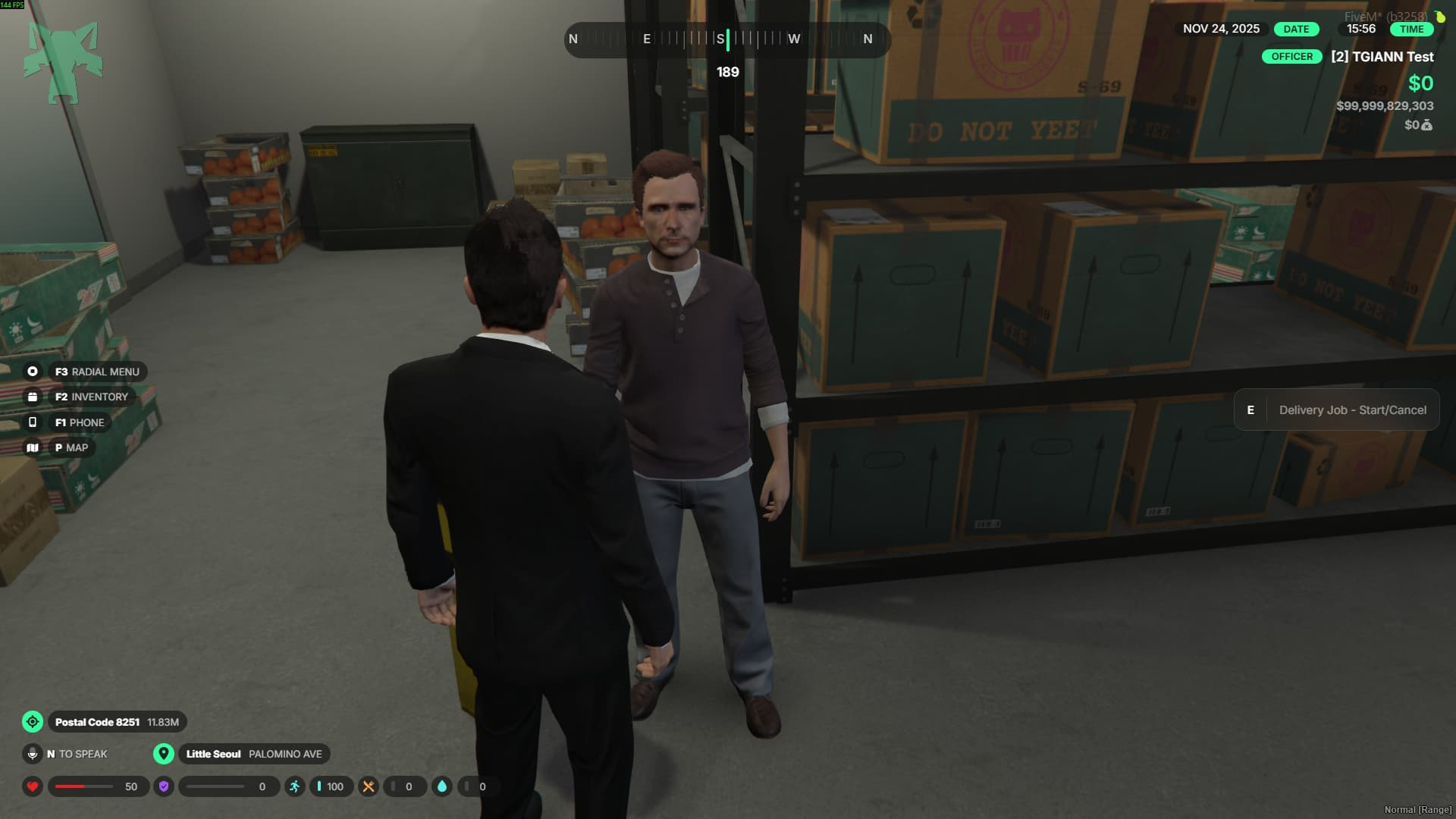The image size is (1456, 819).
Task: Click the red heart health icon
Action: pos(33,786)
